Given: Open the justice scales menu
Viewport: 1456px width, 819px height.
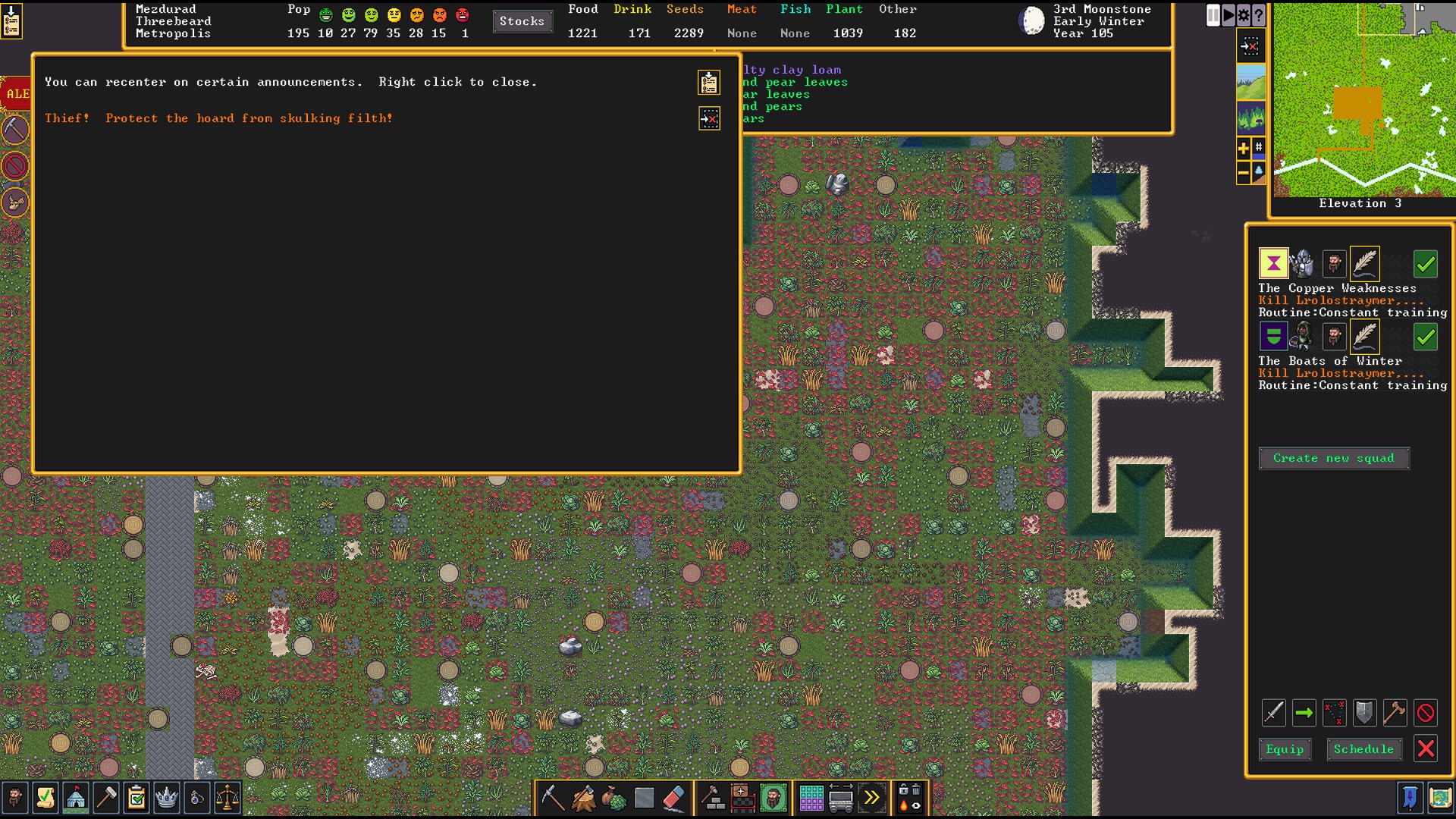Looking at the screenshot, I should tap(227, 798).
